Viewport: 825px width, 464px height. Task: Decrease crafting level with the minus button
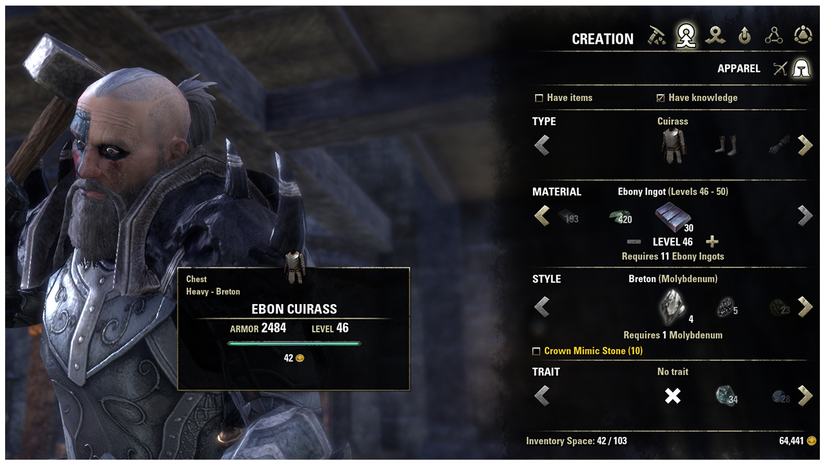[633, 242]
